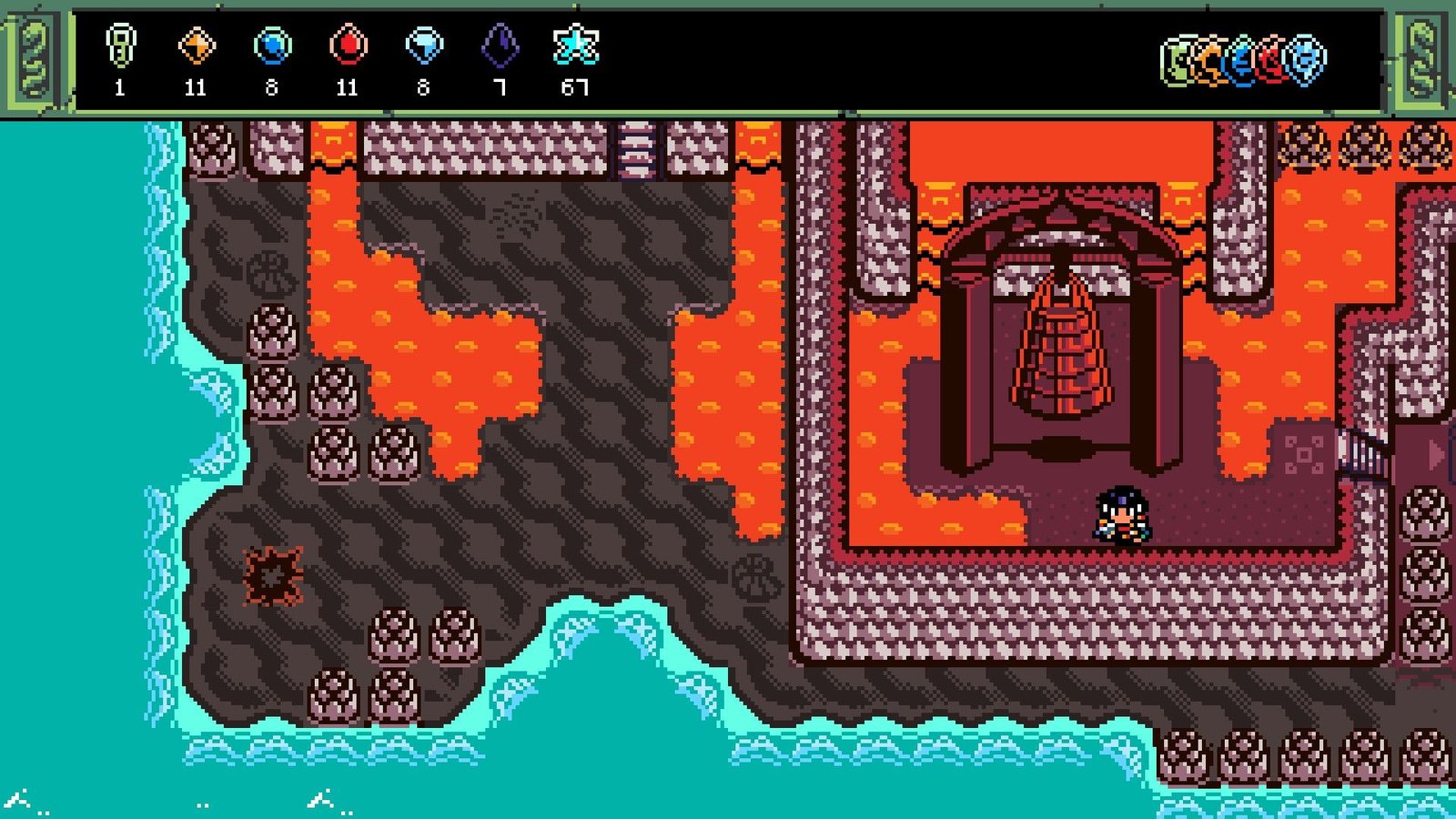Select the green key icon
The width and height of the screenshot is (1456, 819).
pyautogui.click(x=120, y=45)
